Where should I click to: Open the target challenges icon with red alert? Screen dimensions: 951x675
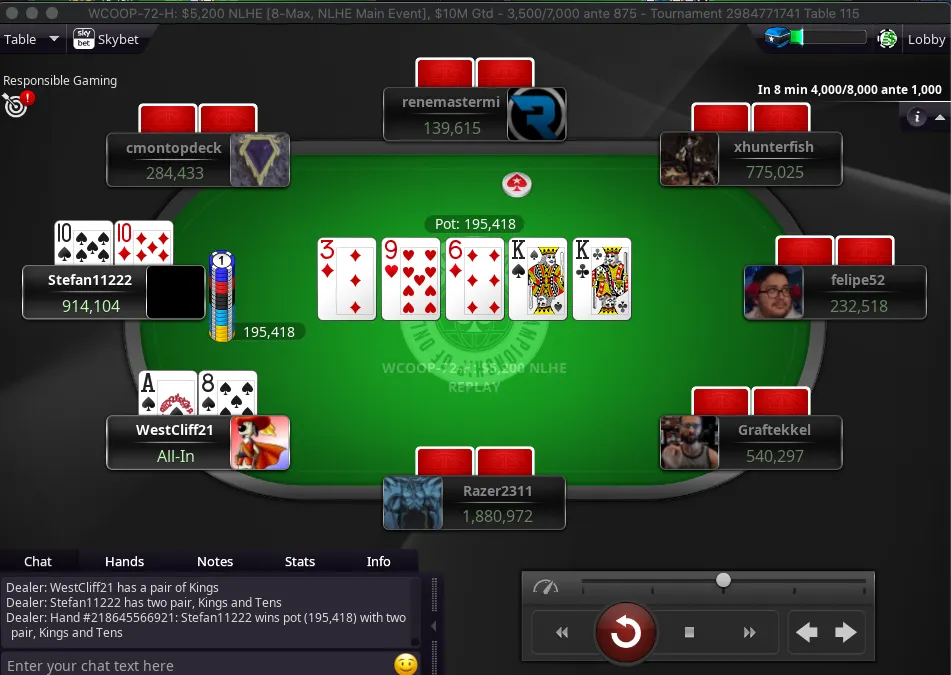pos(17,103)
